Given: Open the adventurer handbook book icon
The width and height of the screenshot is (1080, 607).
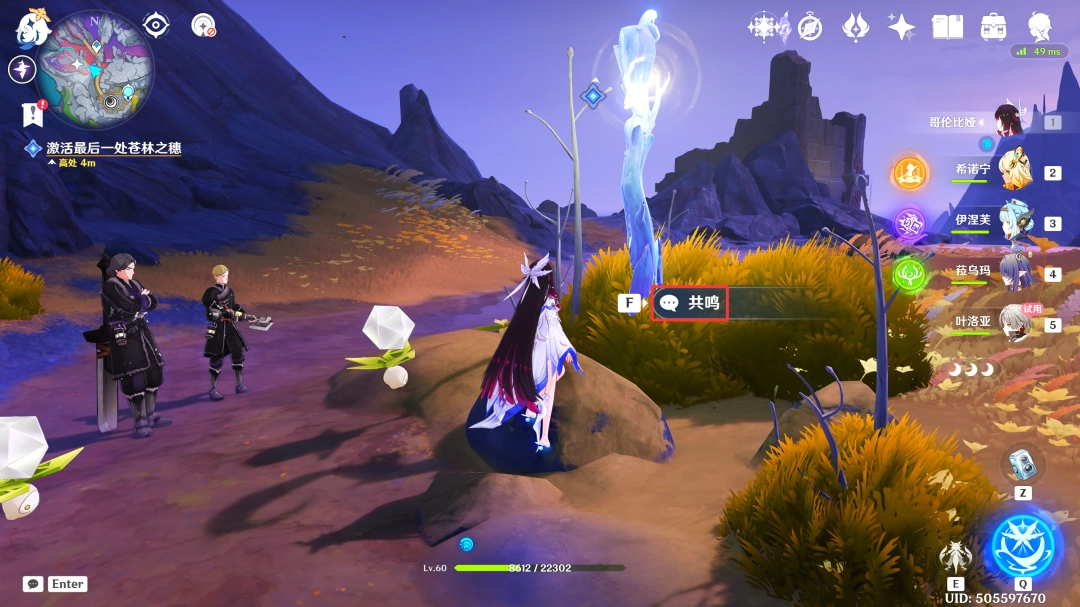Looking at the screenshot, I should [x=947, y=27].
